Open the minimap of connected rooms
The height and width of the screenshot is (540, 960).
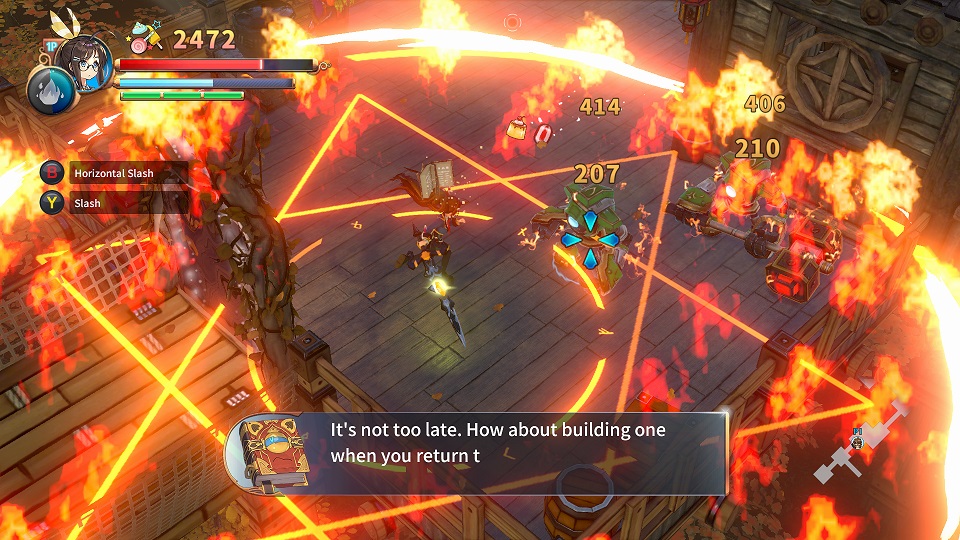[x=862, y=440]
